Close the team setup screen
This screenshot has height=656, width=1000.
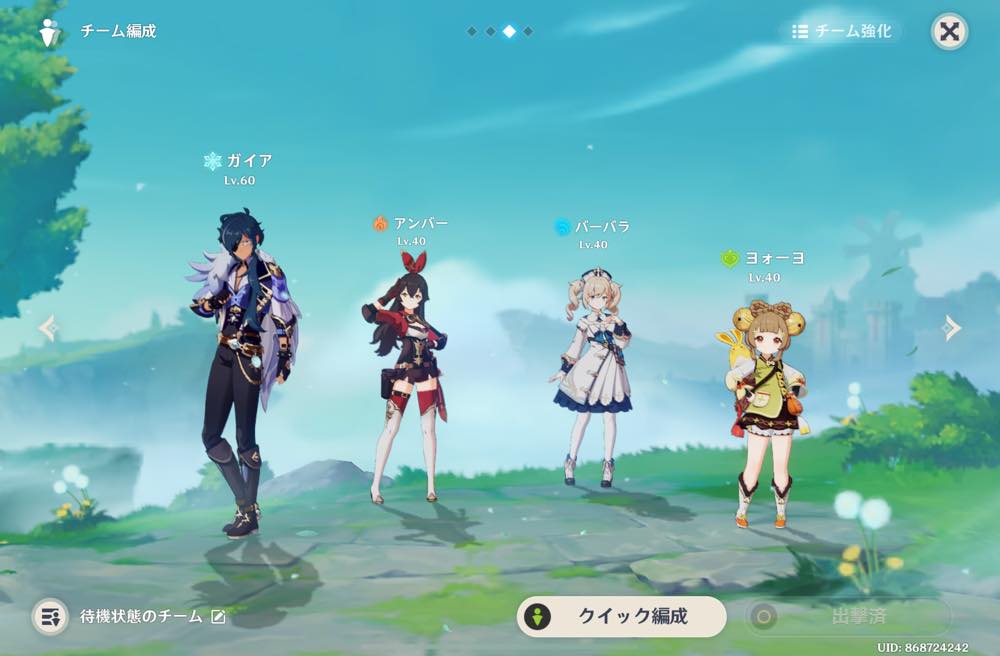click(x=949, y=31)
